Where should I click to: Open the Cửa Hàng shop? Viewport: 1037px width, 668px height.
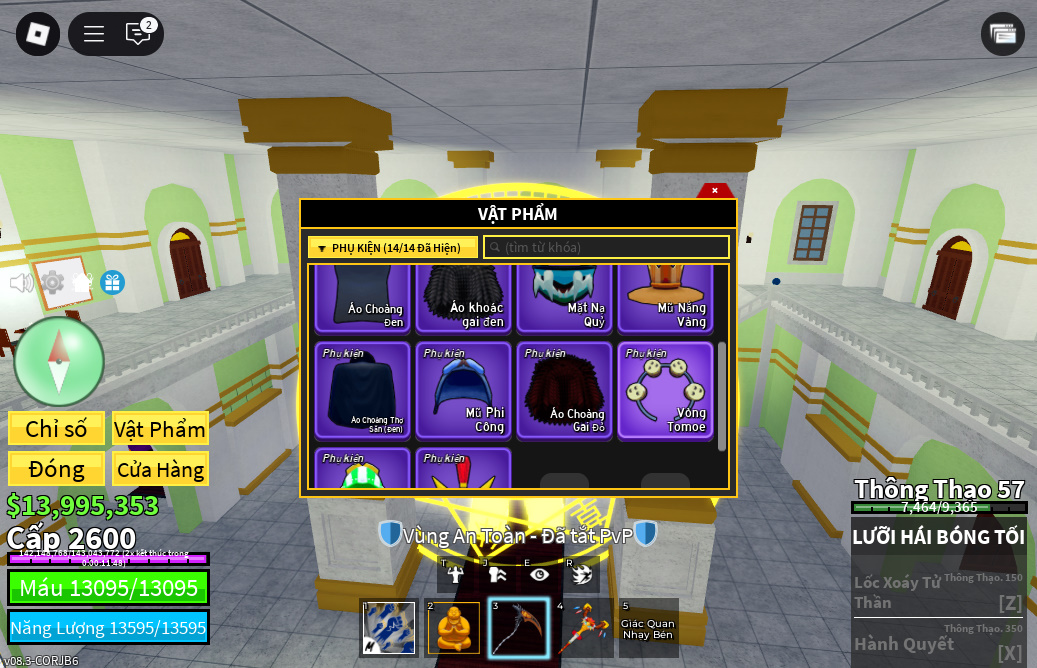click(160, 469)
